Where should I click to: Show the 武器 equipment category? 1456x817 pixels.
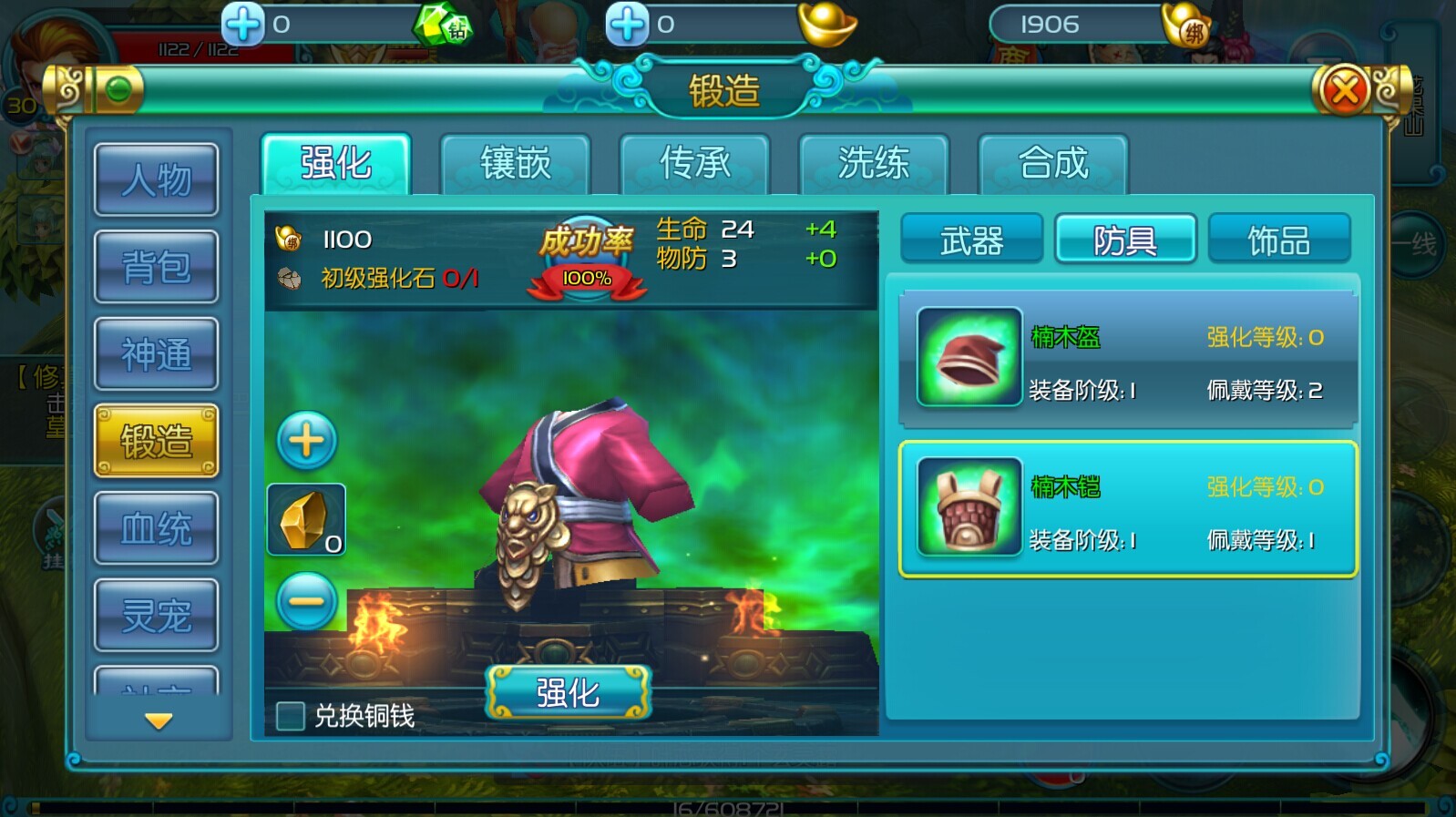click(971, 240)
